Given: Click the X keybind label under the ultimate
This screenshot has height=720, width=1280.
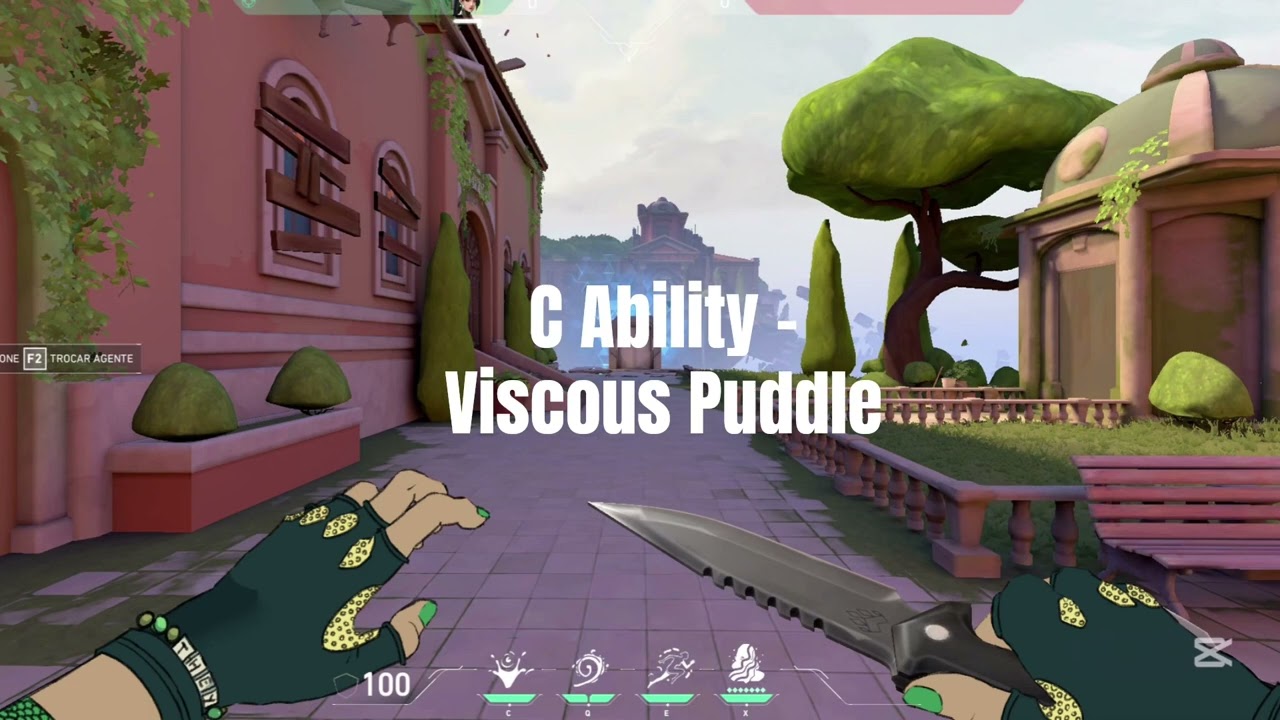Looking at the screenshot, I should coord(748,712).
